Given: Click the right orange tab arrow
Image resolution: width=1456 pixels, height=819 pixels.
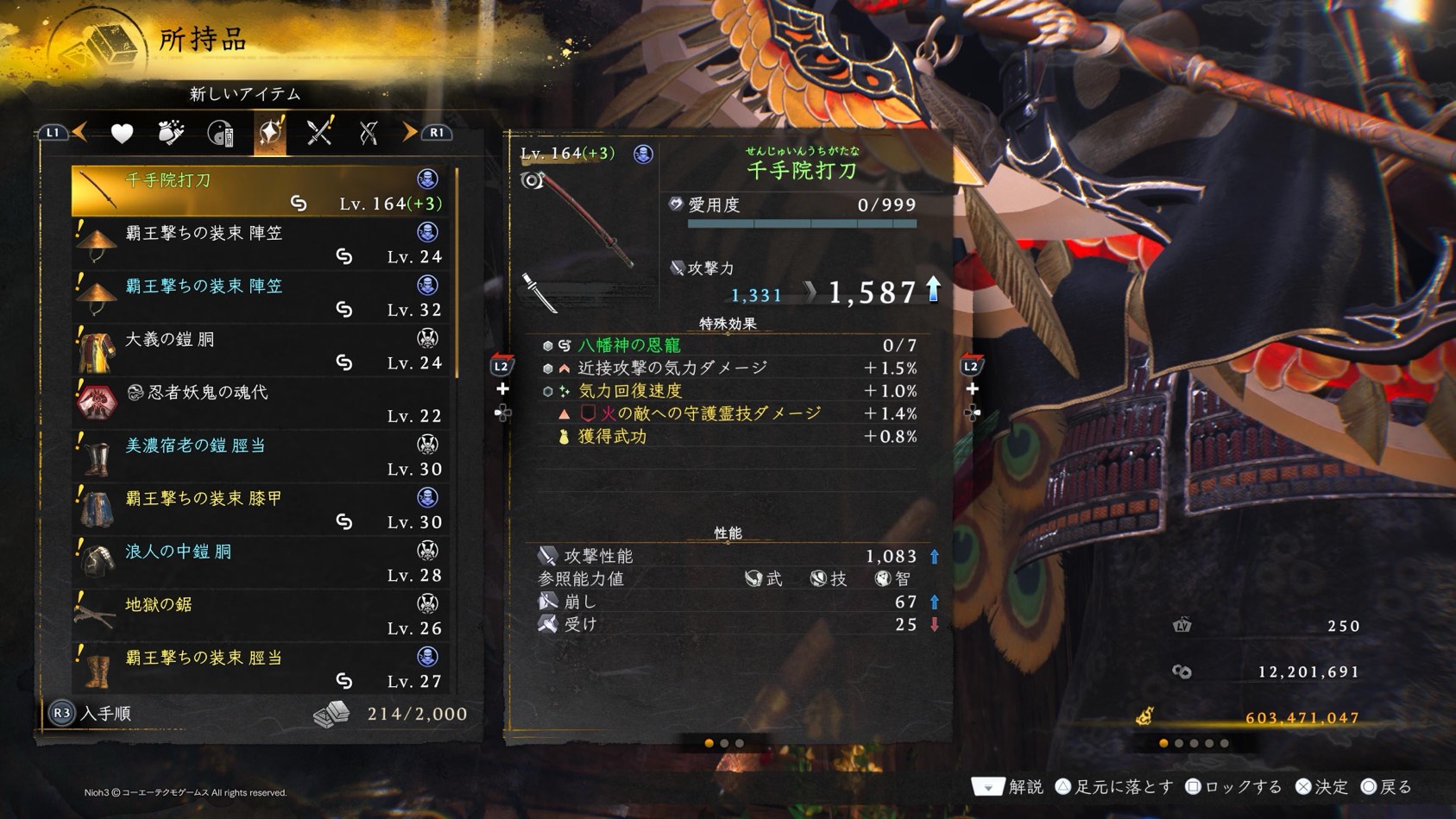Looking at the screenshot, I should 409,132.
